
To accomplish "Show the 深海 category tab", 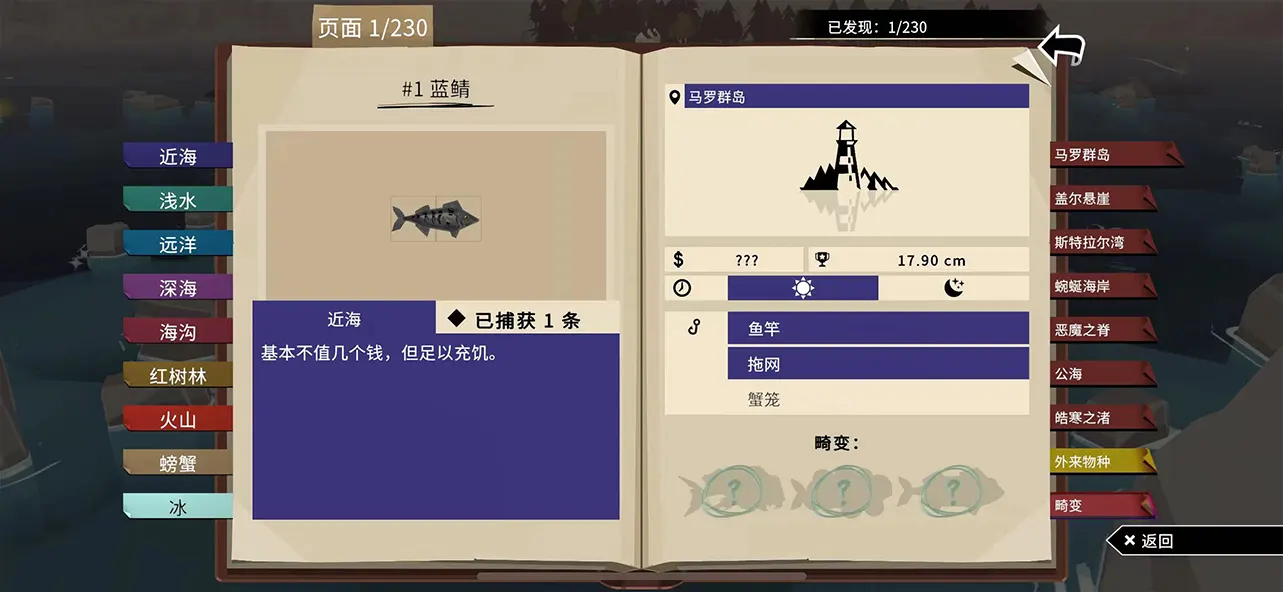I will click(x=178, y=288).
